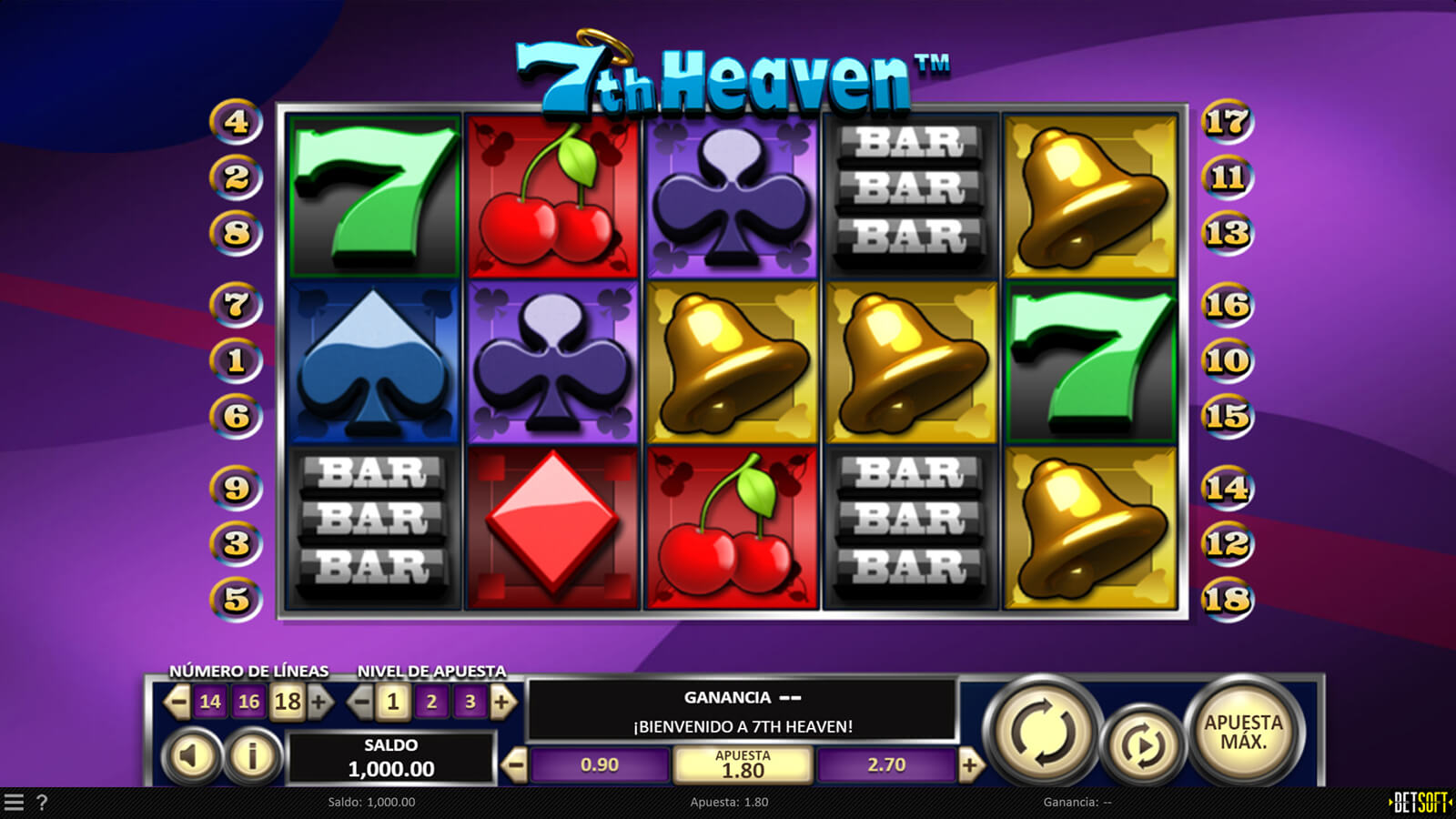Image resolution: width=1456 pixels, height=819 pixels.
Task: Choose bet level 2
Action: point(431,702)
